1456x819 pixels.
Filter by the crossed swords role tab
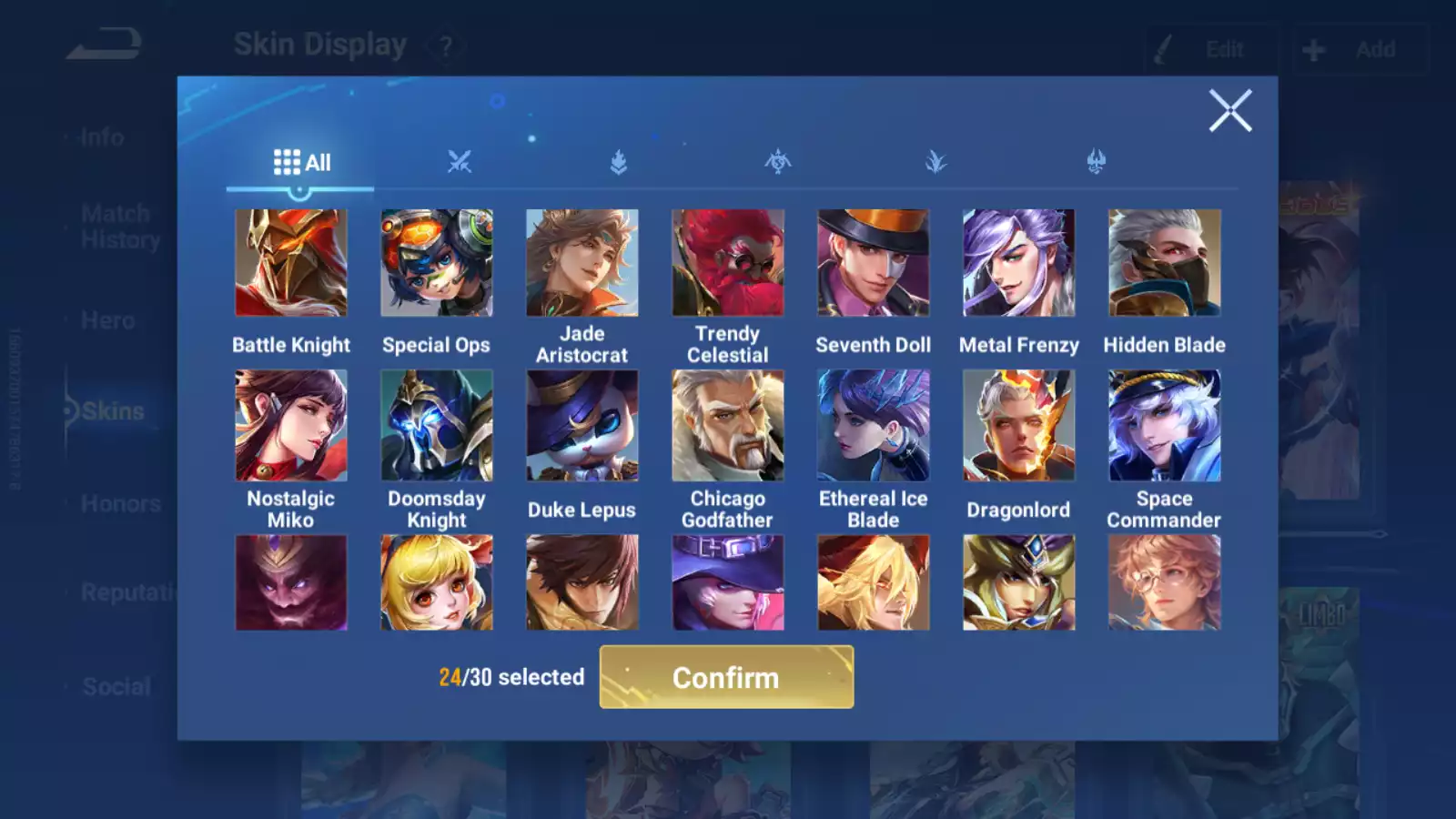(x=460, y=163)
